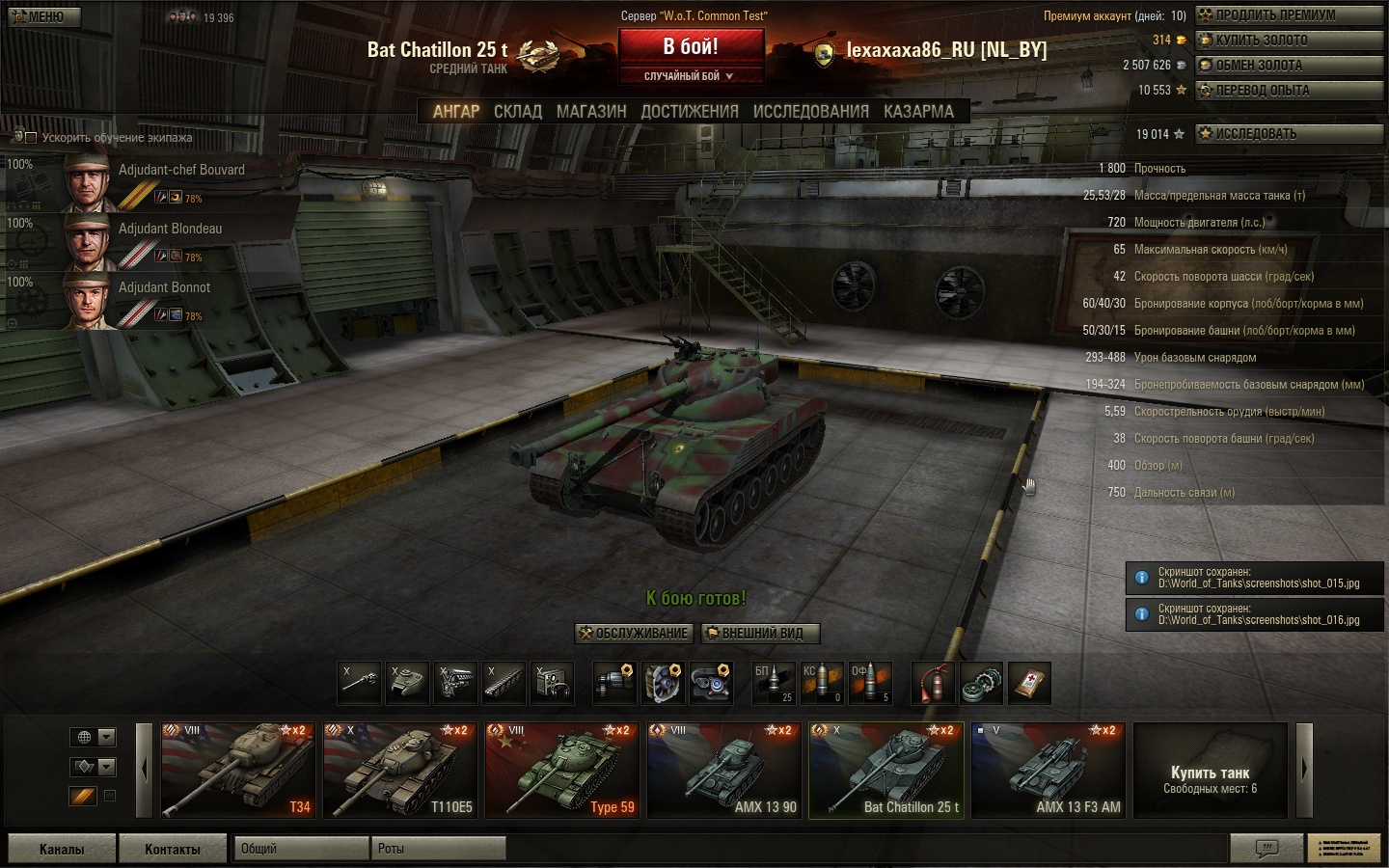Switch to the СКЛАД tab
The width and height of the screenshot is (1389, 868).
tap(518, 112)
